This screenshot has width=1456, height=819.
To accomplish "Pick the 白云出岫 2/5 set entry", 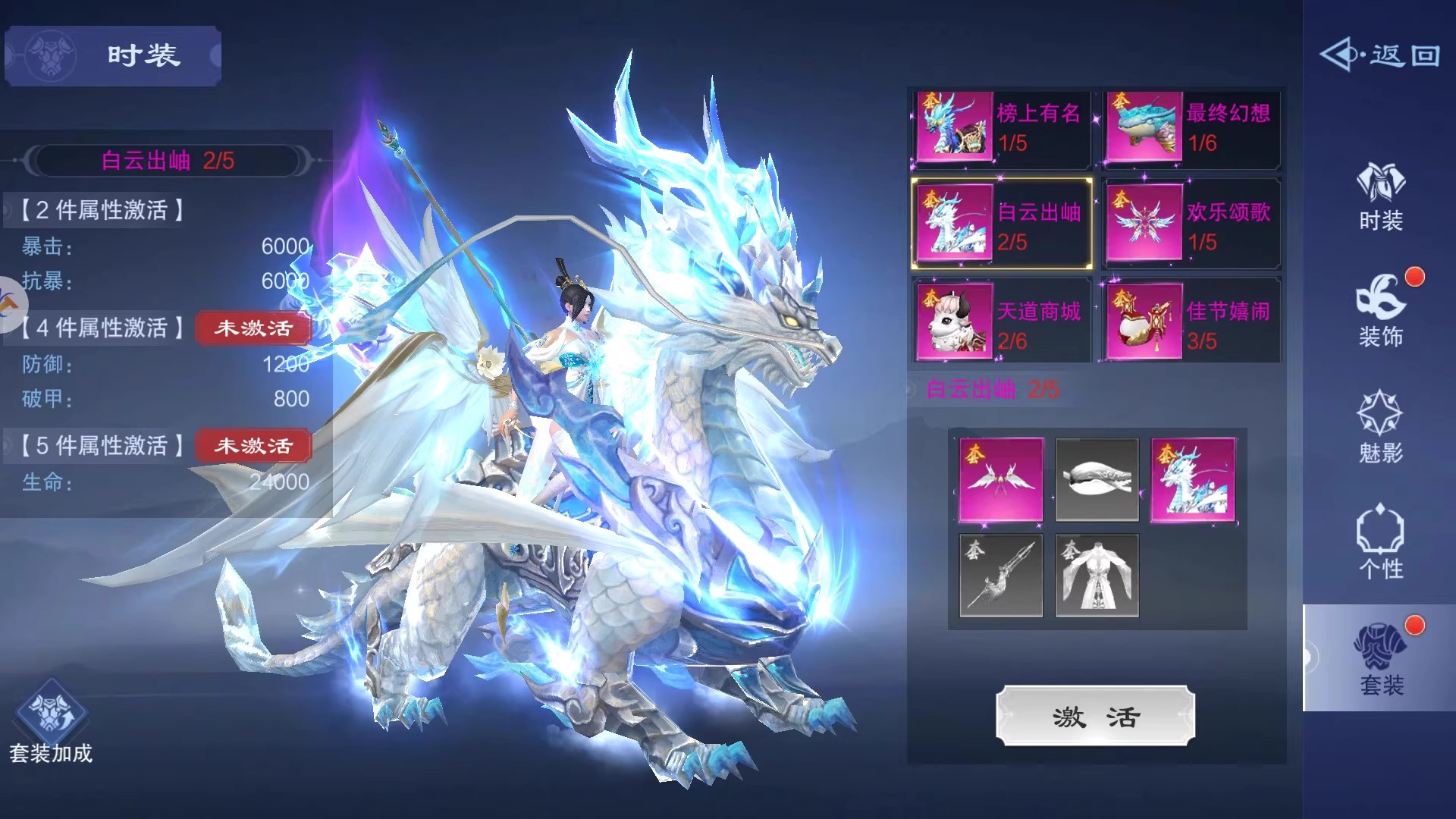I will [1001, 225].
